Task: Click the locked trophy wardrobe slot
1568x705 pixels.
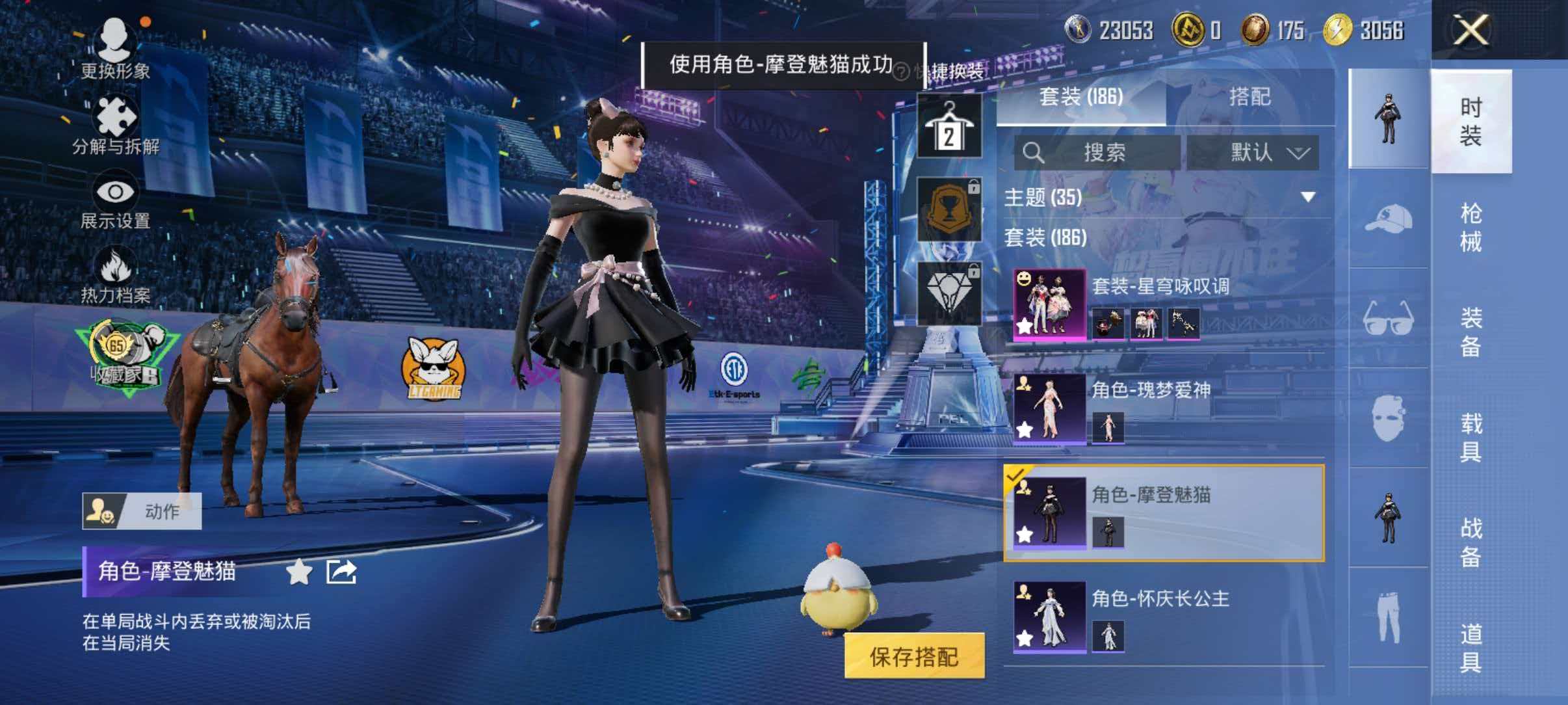Action: point(948,208)
